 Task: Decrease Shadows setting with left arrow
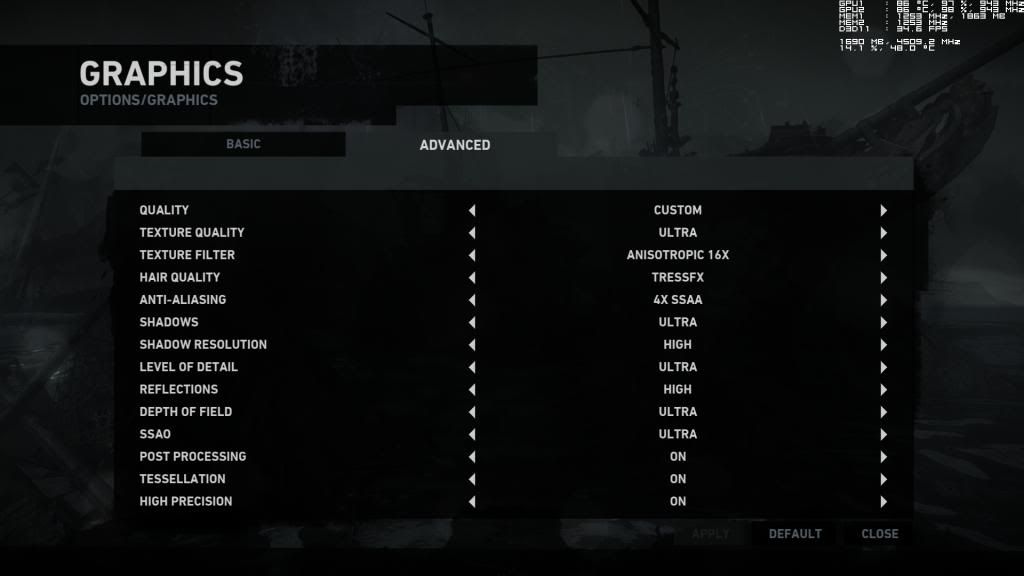point(472,322)
